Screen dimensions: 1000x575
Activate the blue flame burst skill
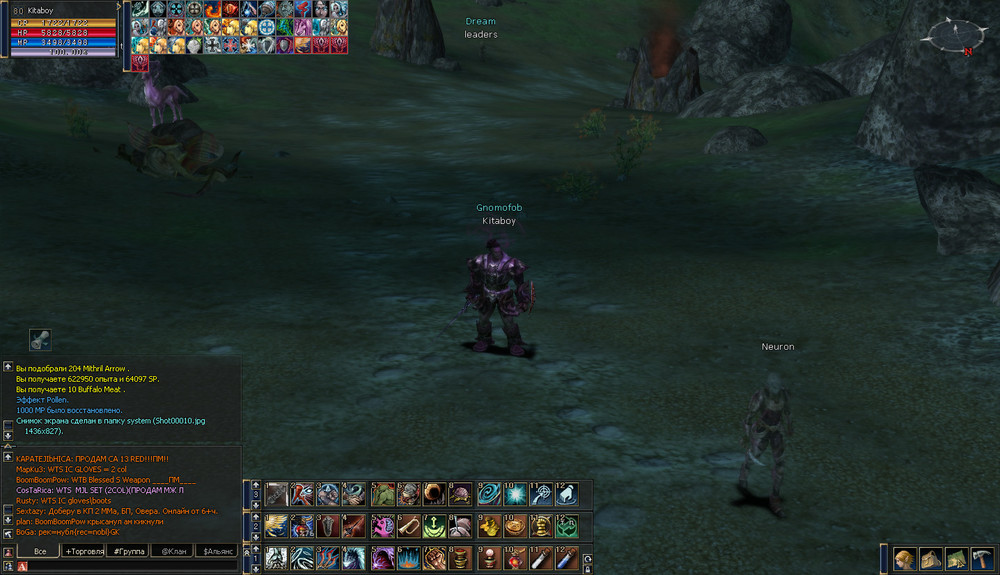[x=408, y=558]
